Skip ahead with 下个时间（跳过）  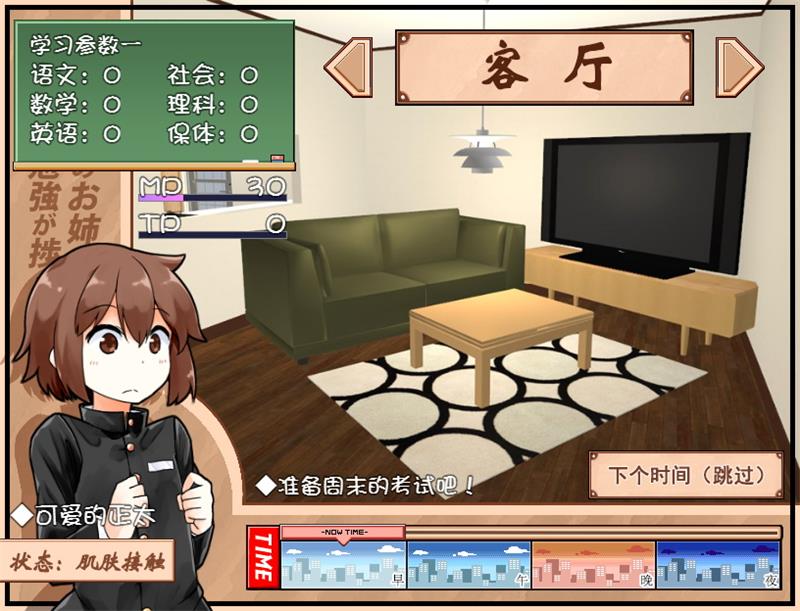click(x=686, y=474)
